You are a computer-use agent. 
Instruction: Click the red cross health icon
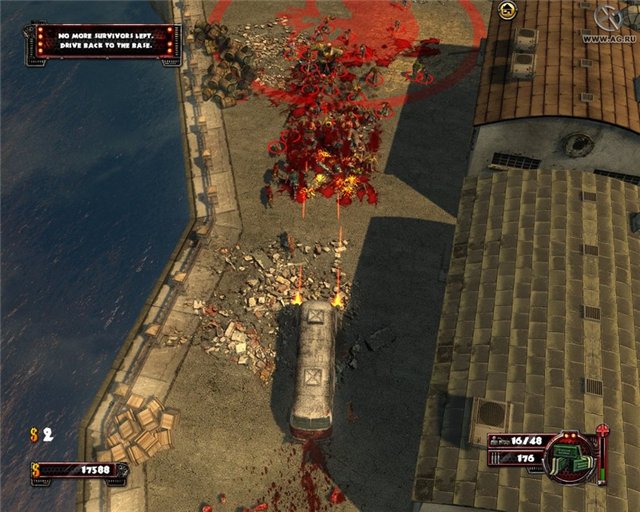(602, 431)
